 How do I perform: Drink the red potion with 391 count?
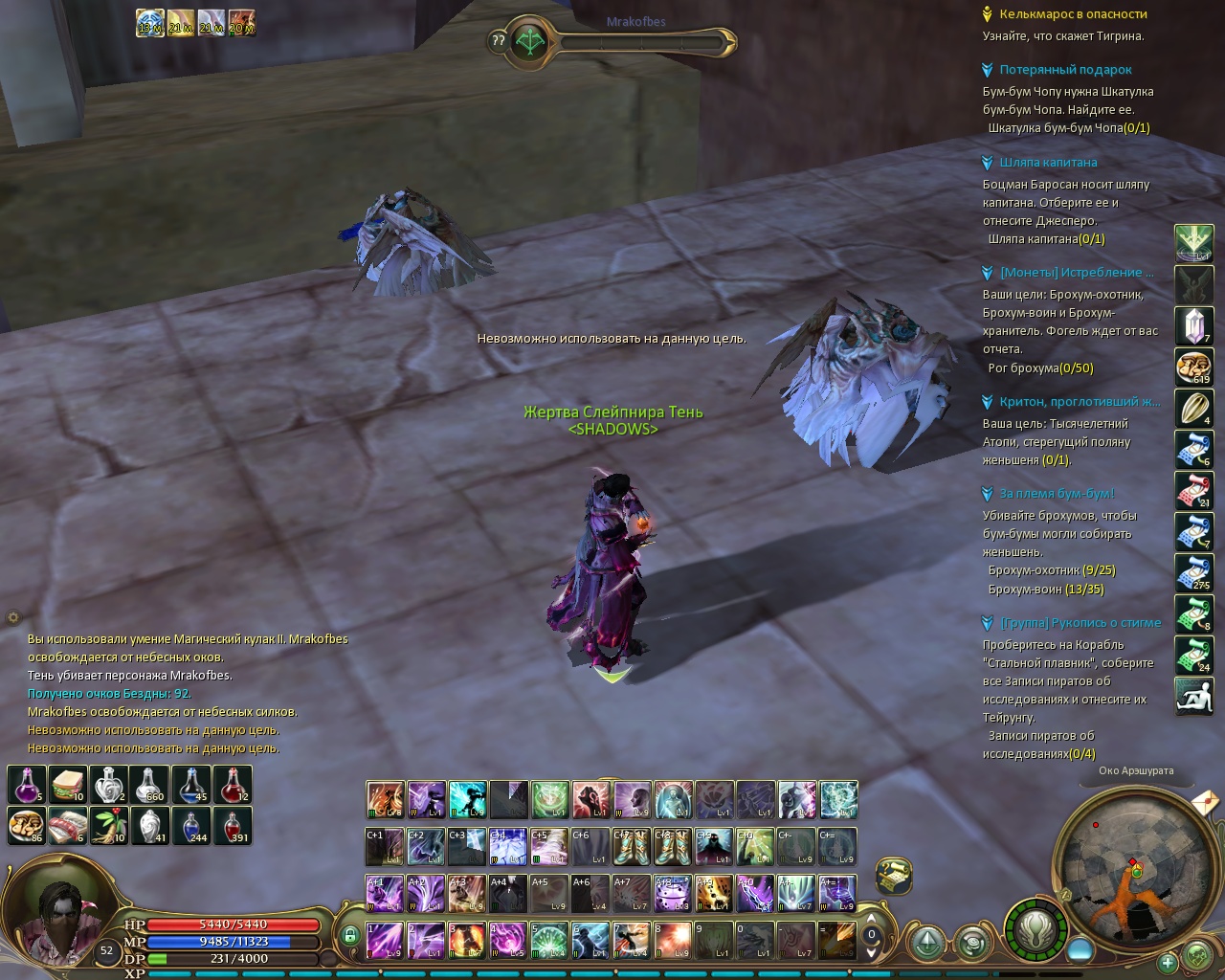[x=233, y=825]
